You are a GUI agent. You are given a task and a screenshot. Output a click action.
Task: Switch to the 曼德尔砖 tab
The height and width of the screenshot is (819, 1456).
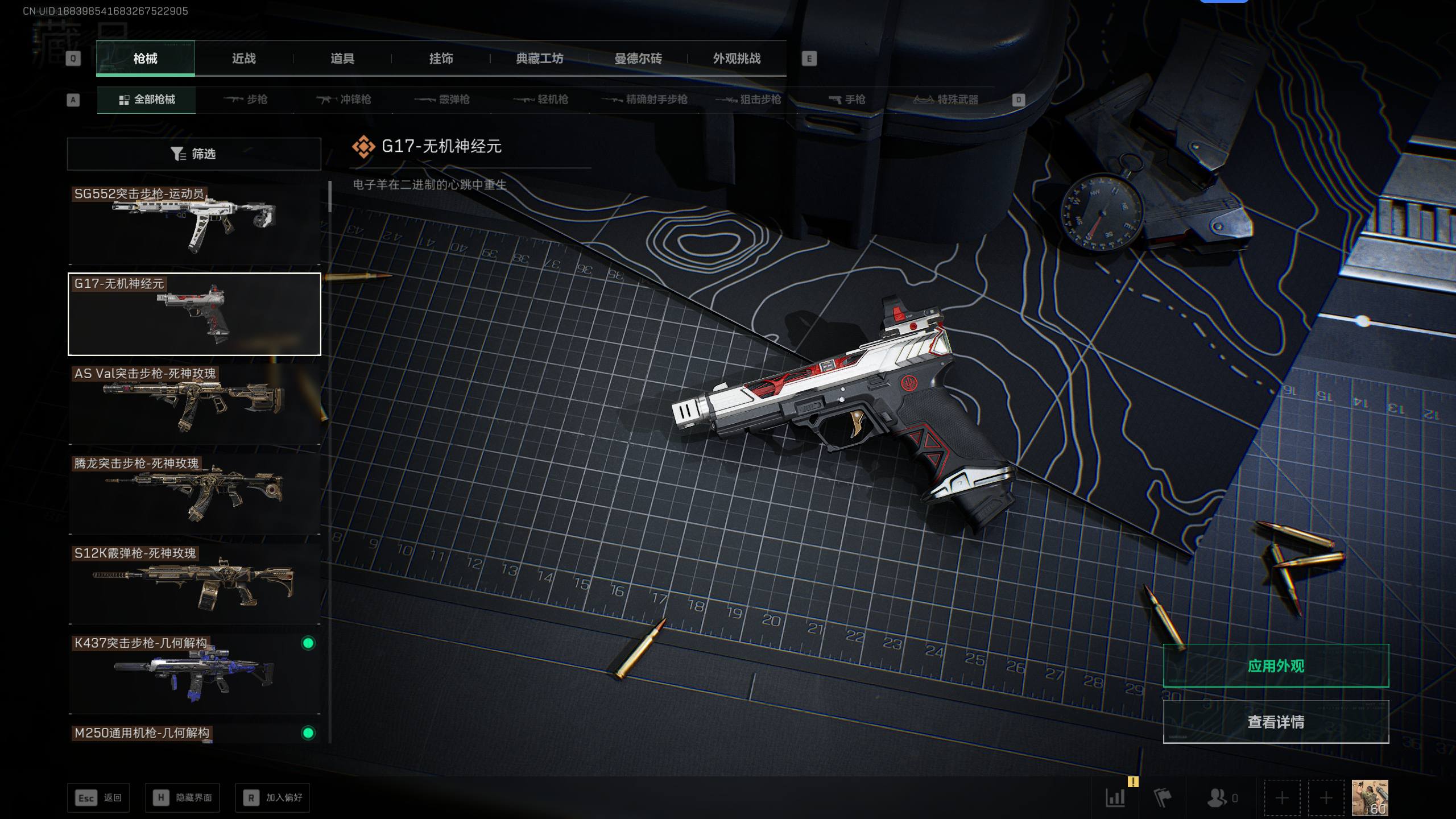click(x=638, y=59)
